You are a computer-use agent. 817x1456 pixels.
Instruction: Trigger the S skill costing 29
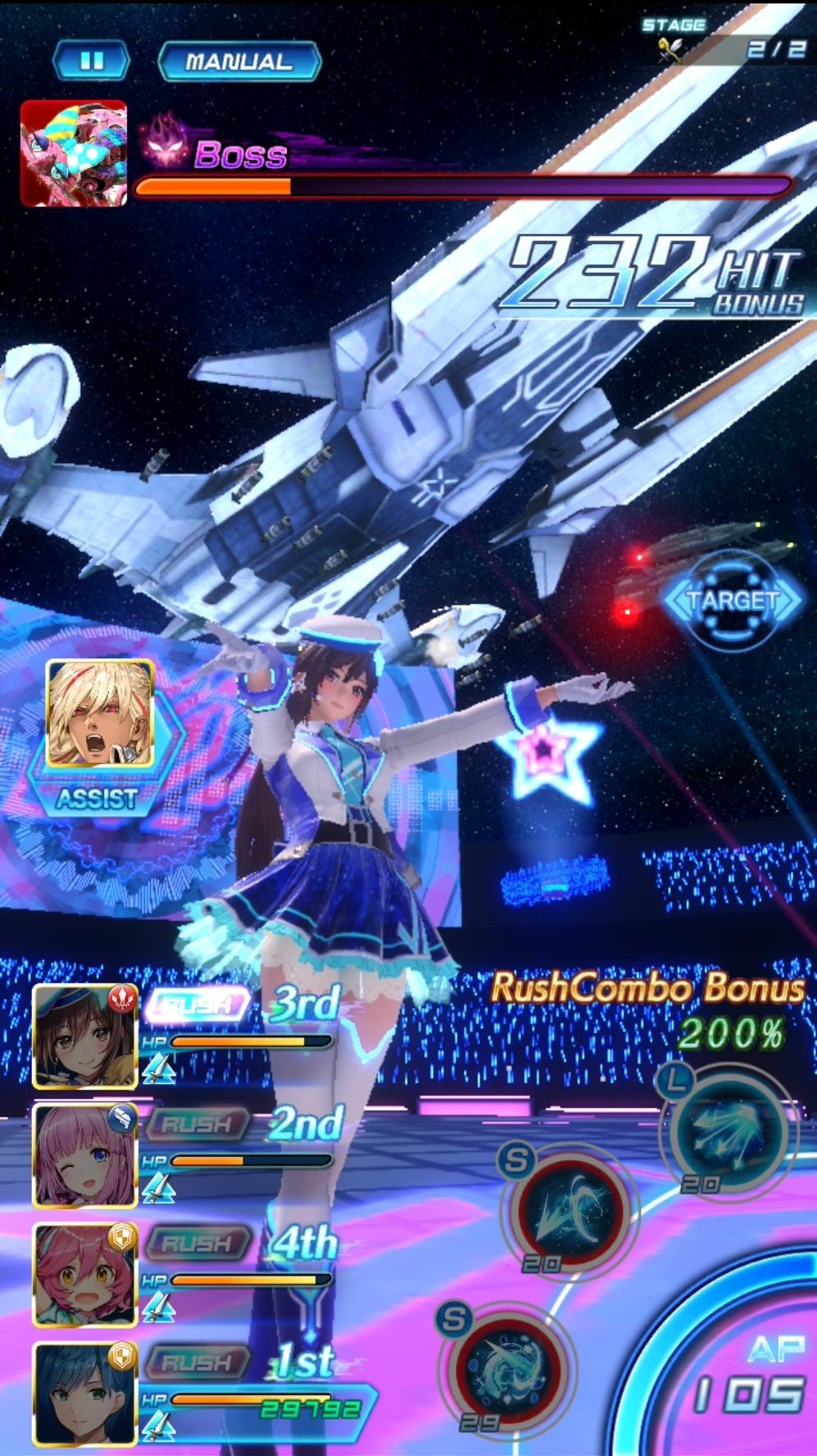507,1367
